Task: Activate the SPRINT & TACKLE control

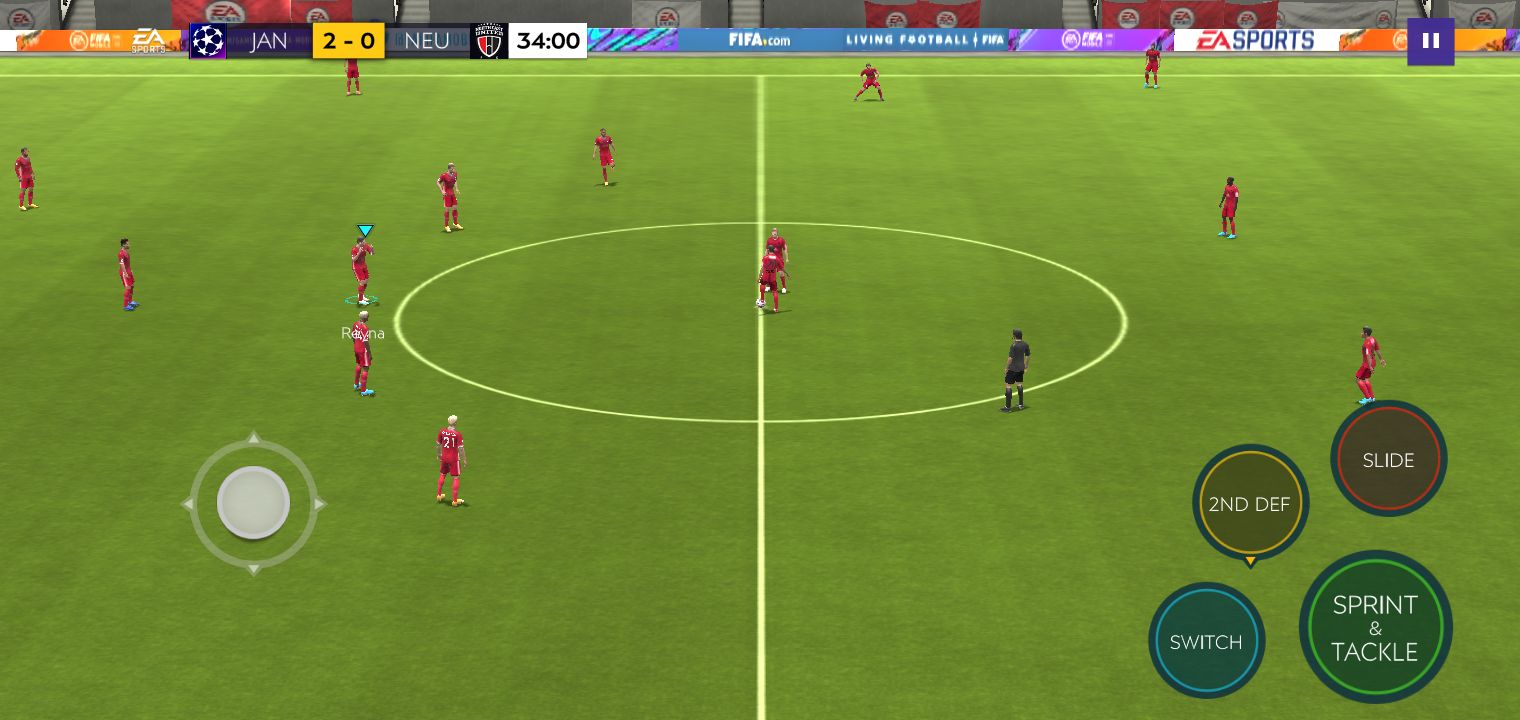Action: coord(1376,628)
